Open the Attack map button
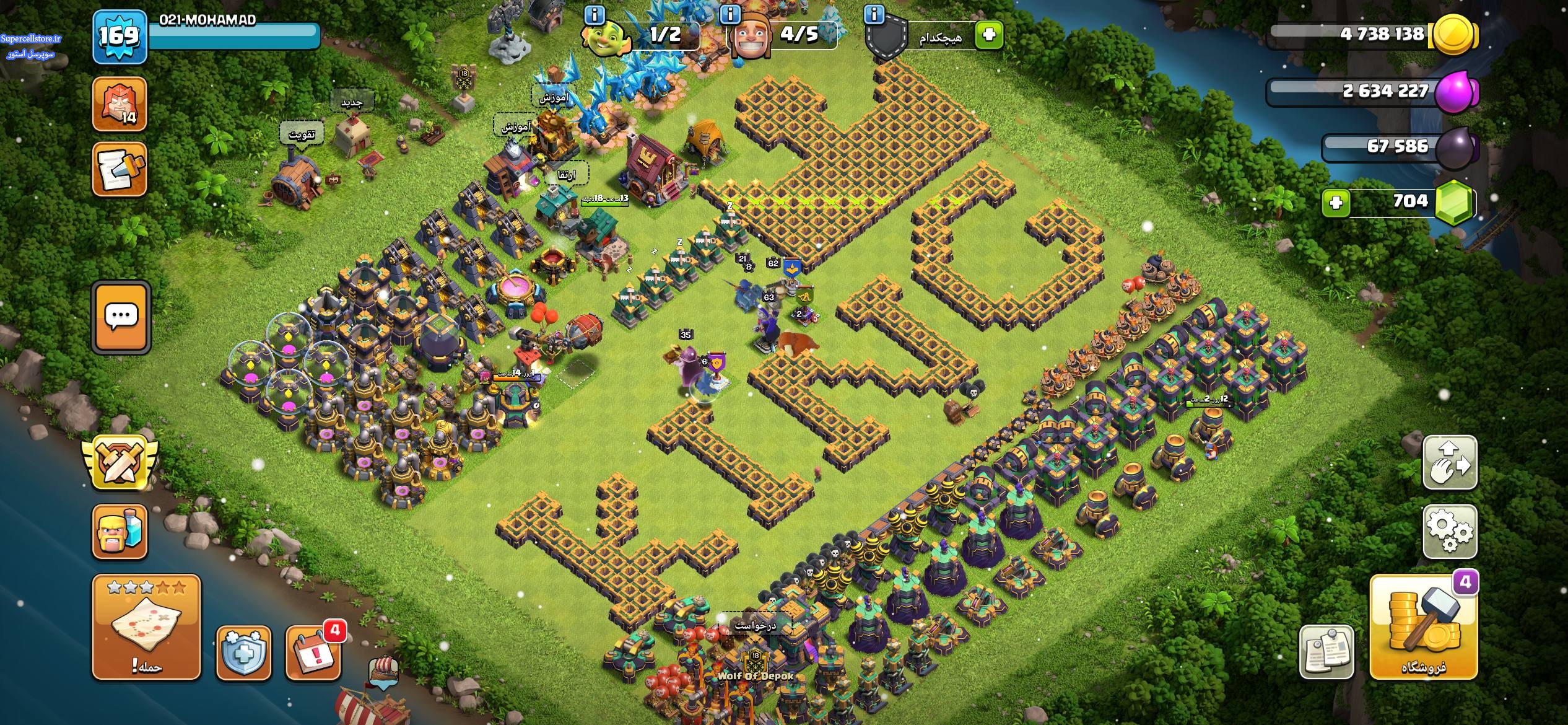Screen dimensions: 1568x725 (x=146, y=627)
